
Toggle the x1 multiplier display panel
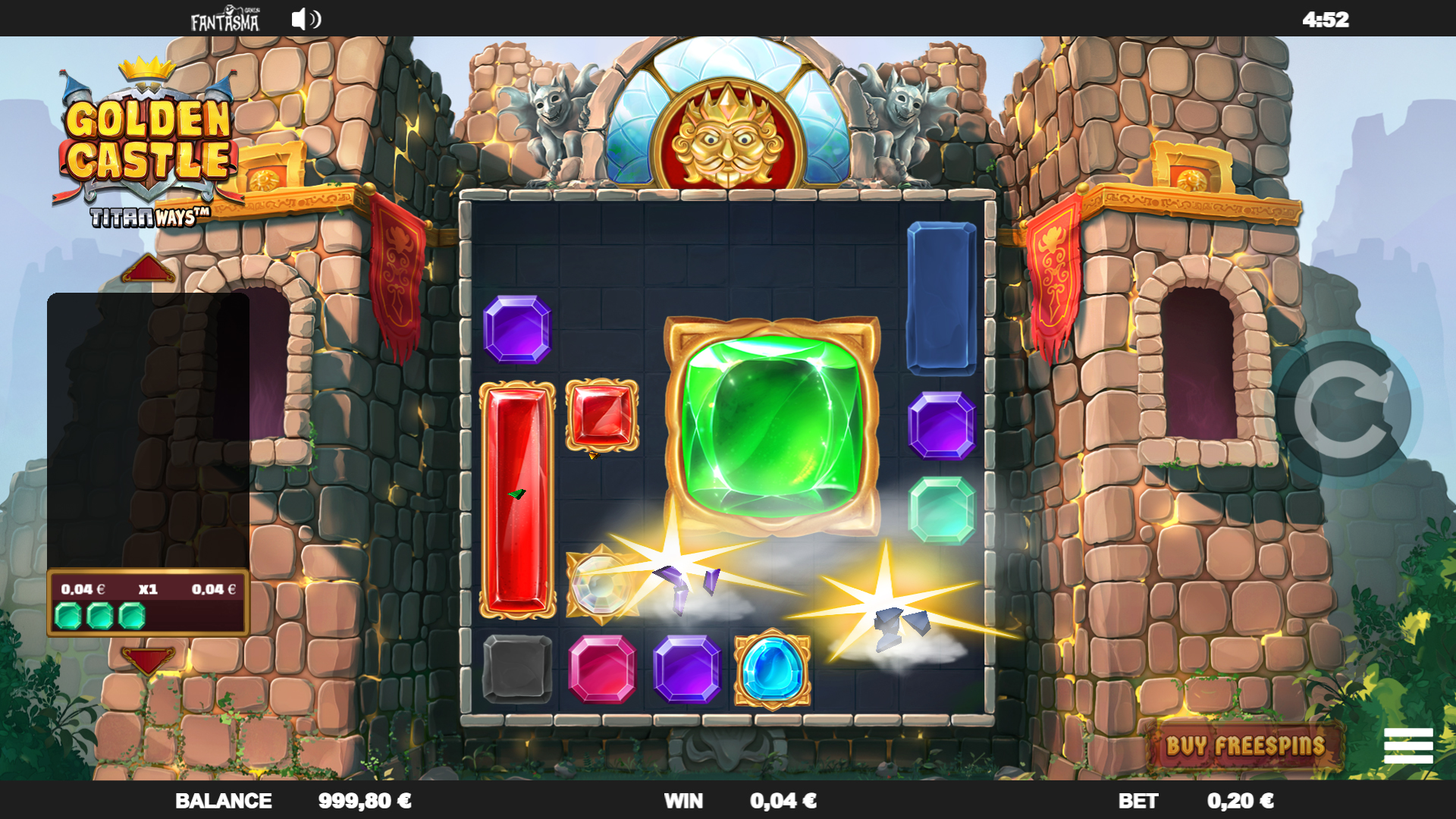[149, 588]
